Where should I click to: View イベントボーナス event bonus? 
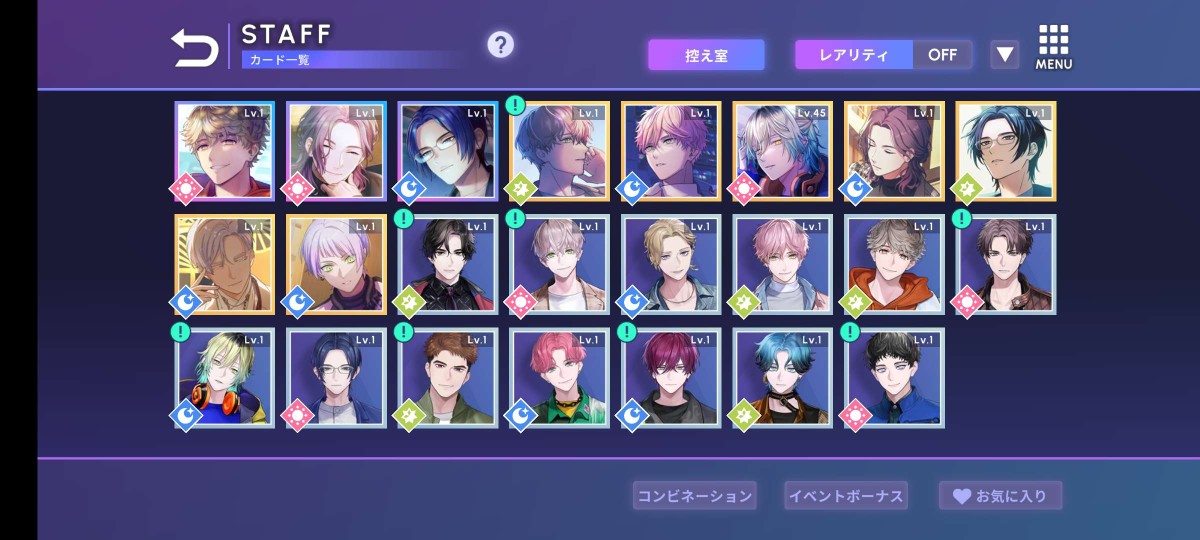coord(846,495)
